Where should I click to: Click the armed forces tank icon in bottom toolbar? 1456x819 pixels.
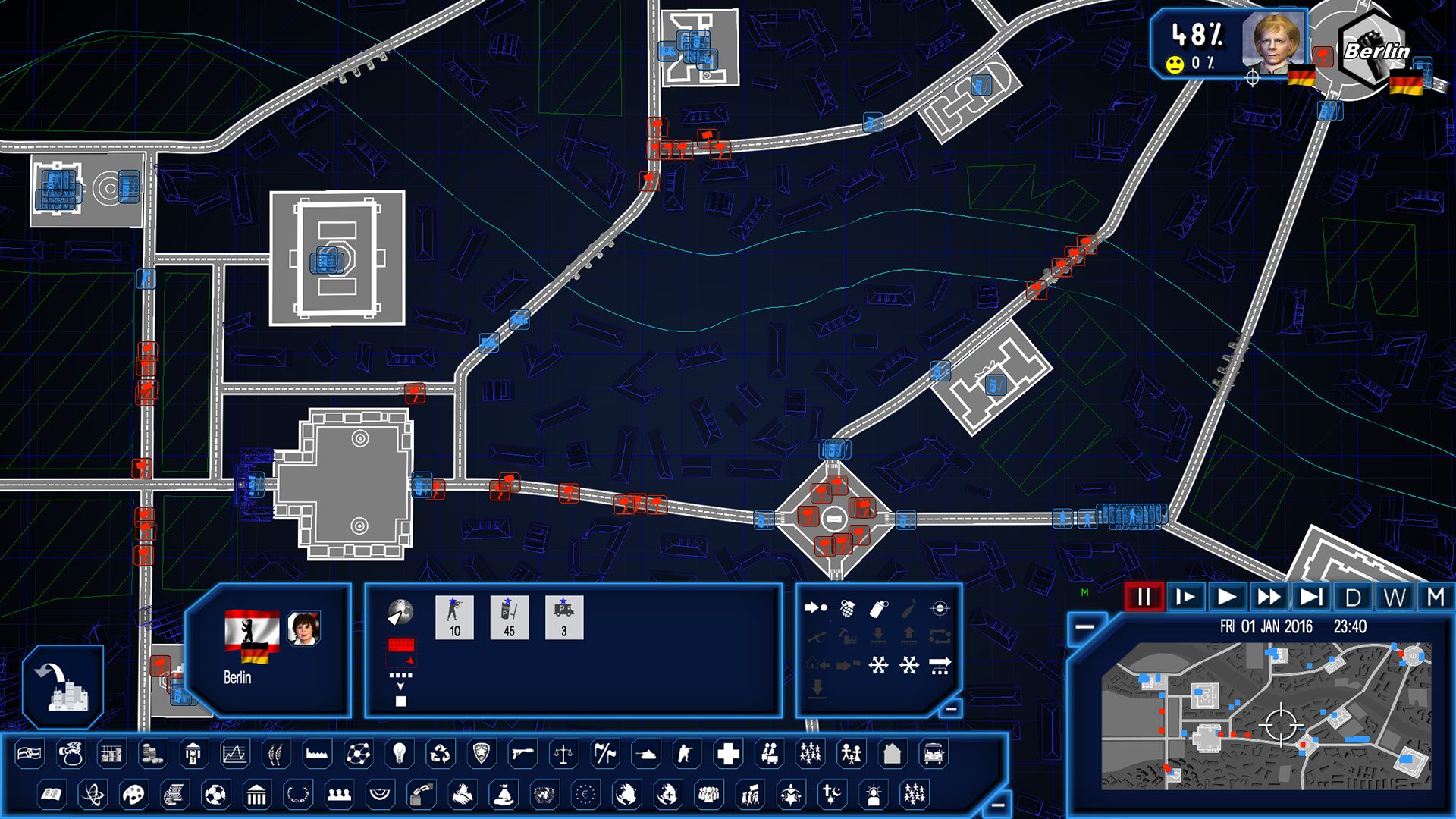[648, 754]
